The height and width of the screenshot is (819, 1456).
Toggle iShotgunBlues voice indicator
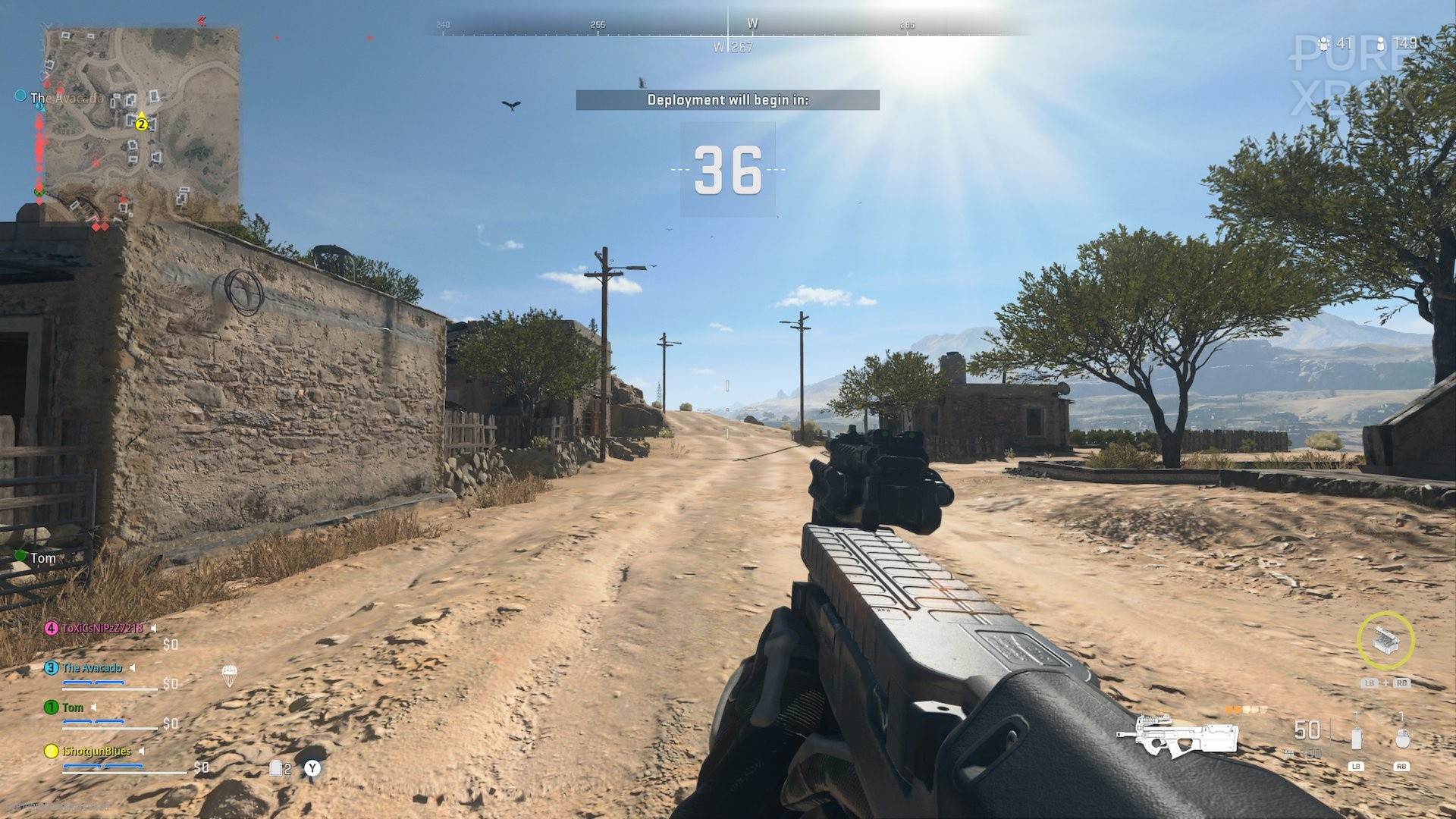[x=142, y=750]
